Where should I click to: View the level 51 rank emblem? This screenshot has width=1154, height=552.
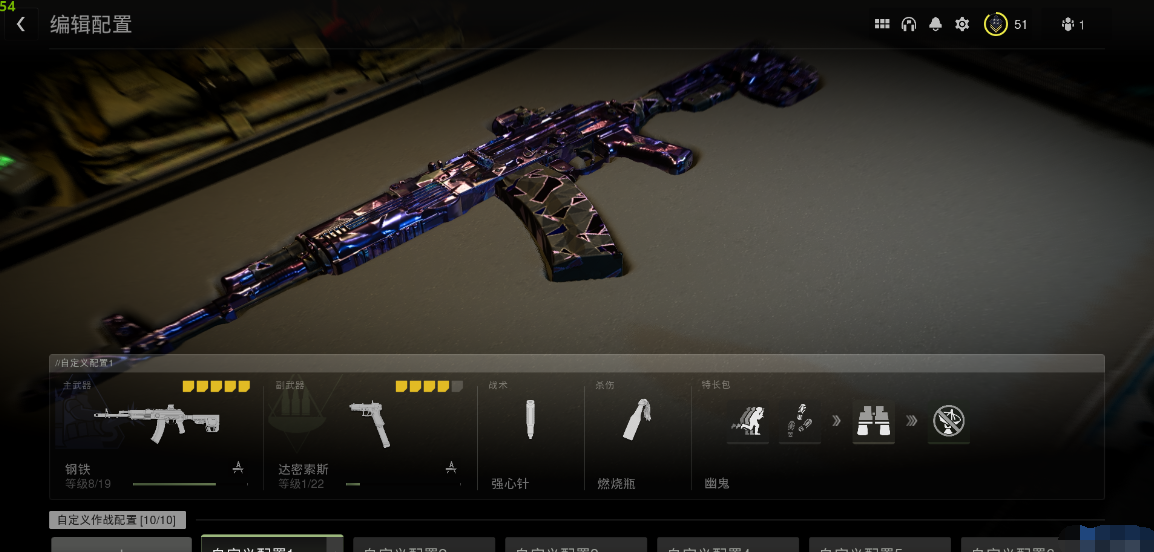[995, 24]
